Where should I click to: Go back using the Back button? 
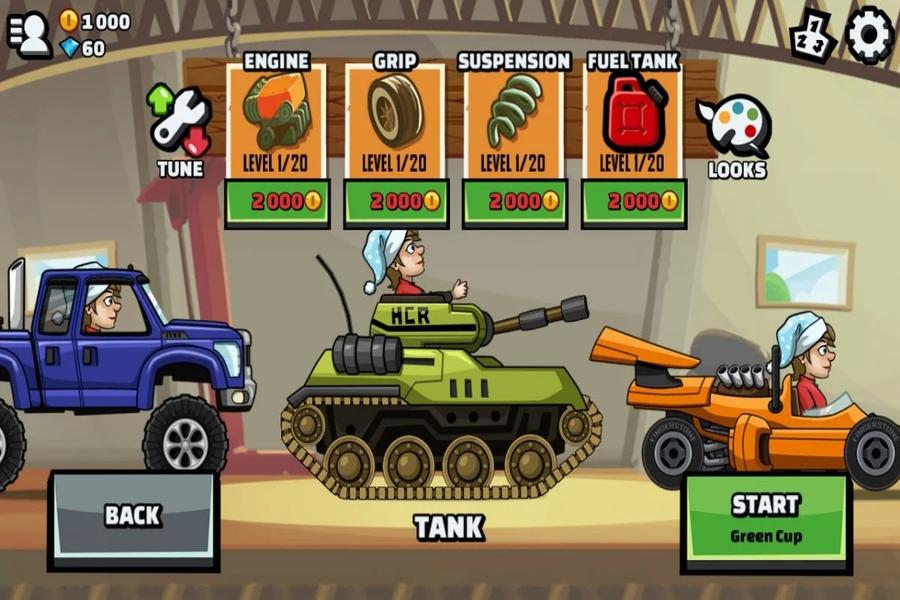tap(133, 516)
